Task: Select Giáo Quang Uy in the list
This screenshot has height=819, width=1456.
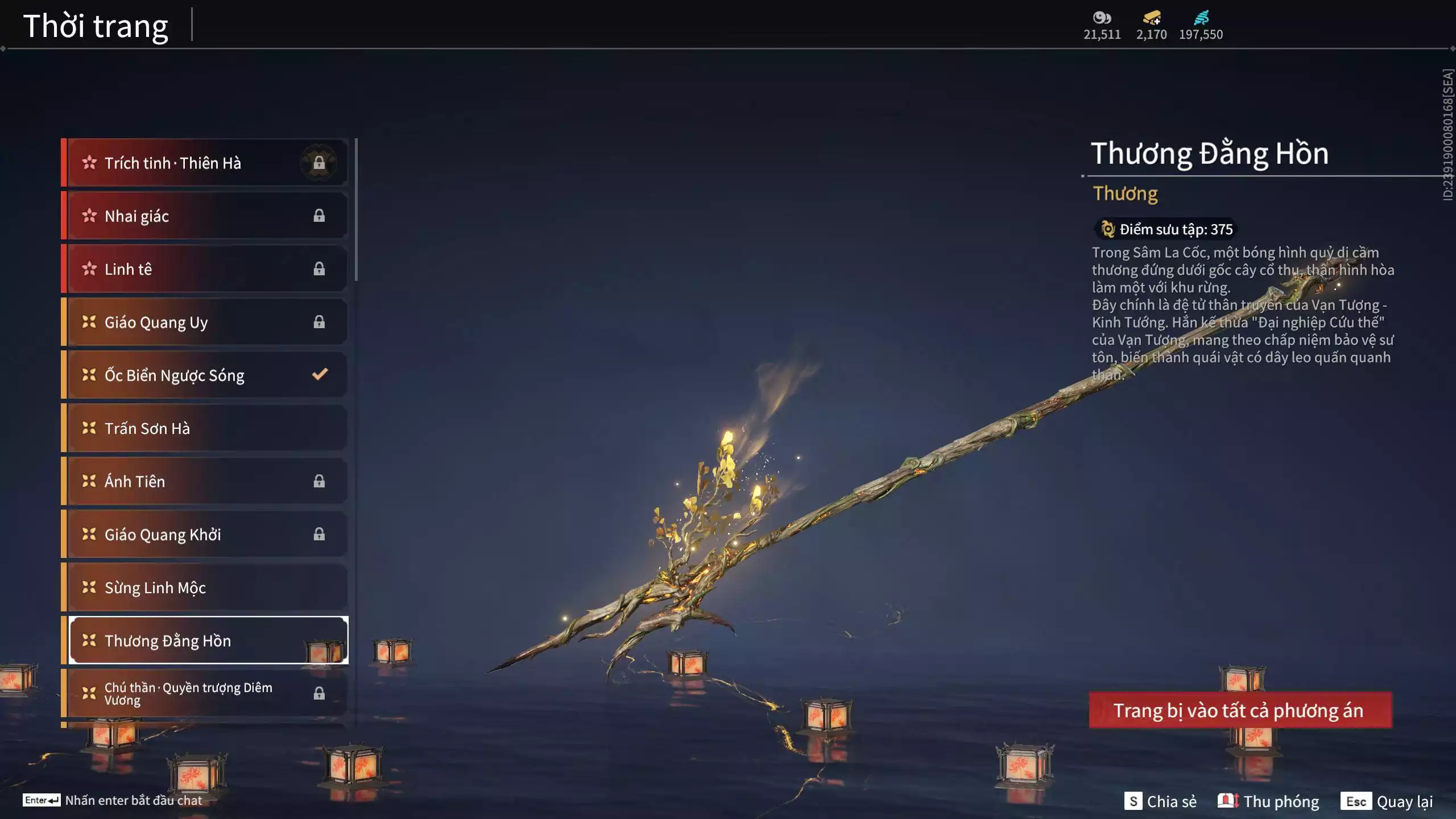Action: tap(205, 322)
